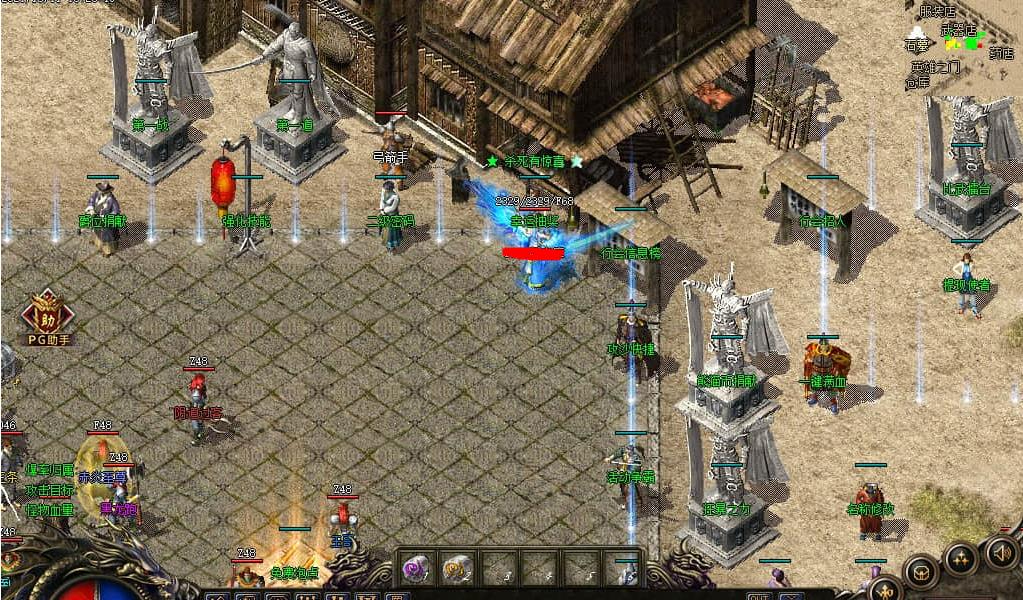1023x600 pixels.
Task: Use the yellow scroll in hotbar slot 2
Action: (x=457, y=568)
